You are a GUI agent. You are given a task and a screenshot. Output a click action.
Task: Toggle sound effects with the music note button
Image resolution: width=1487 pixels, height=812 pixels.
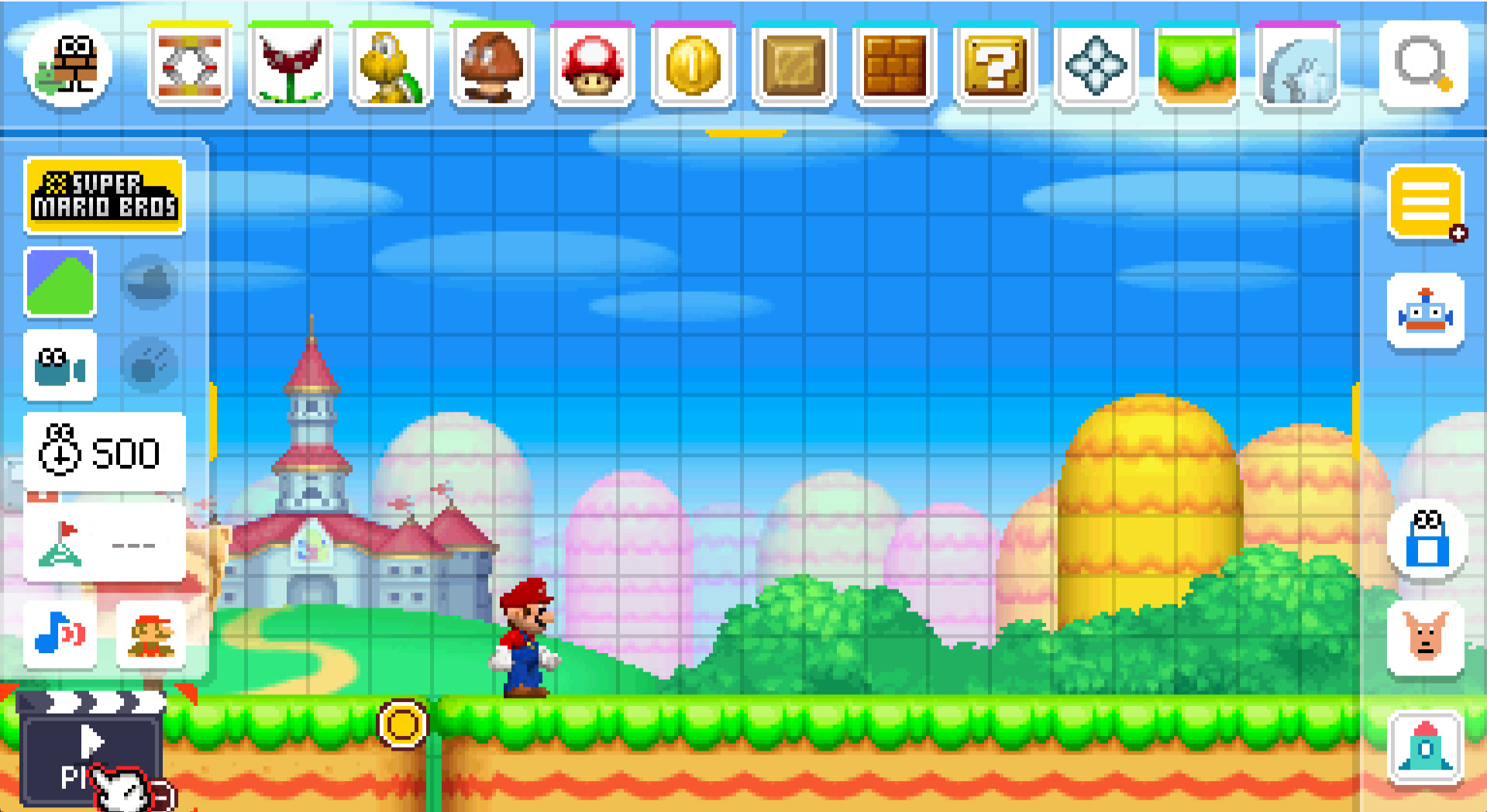coord(60,635)
